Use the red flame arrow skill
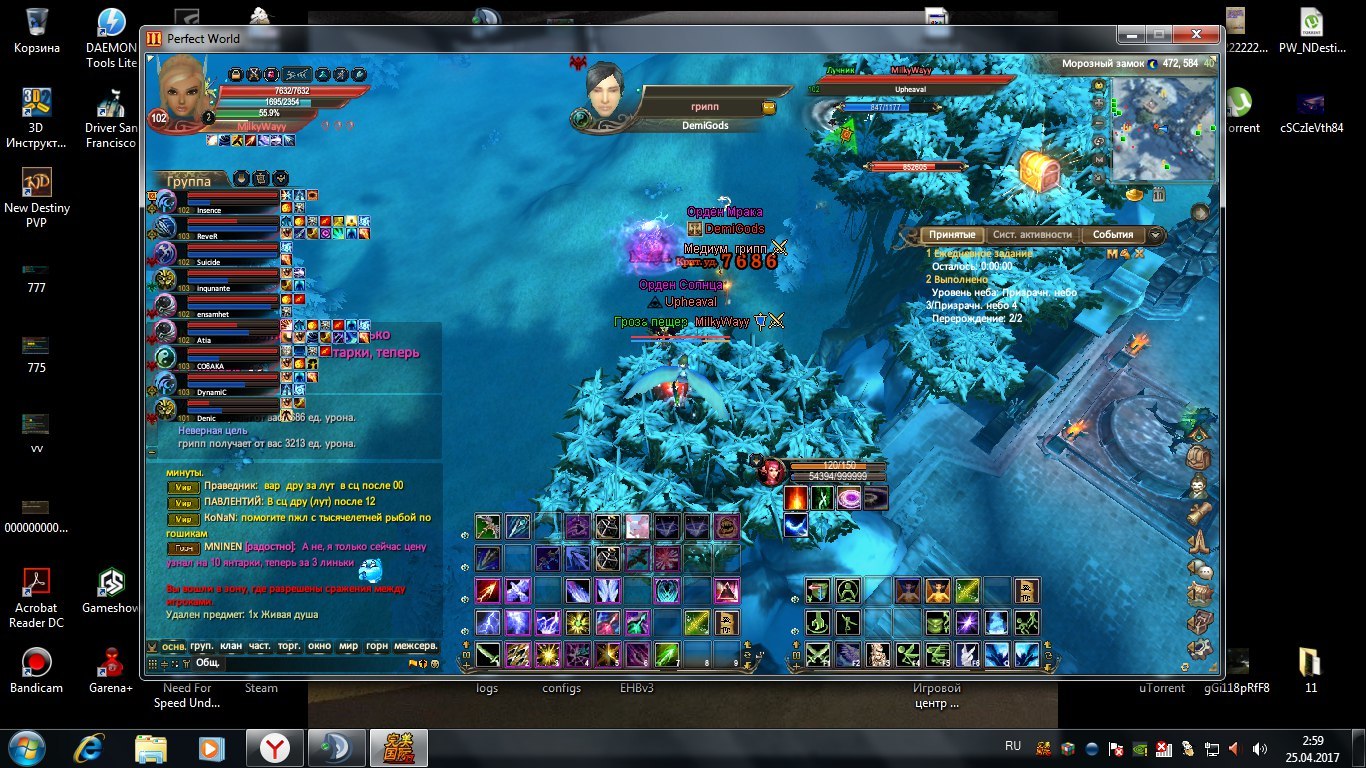The width and height of the screenshot is (1366, 768). tap(487, 590)
